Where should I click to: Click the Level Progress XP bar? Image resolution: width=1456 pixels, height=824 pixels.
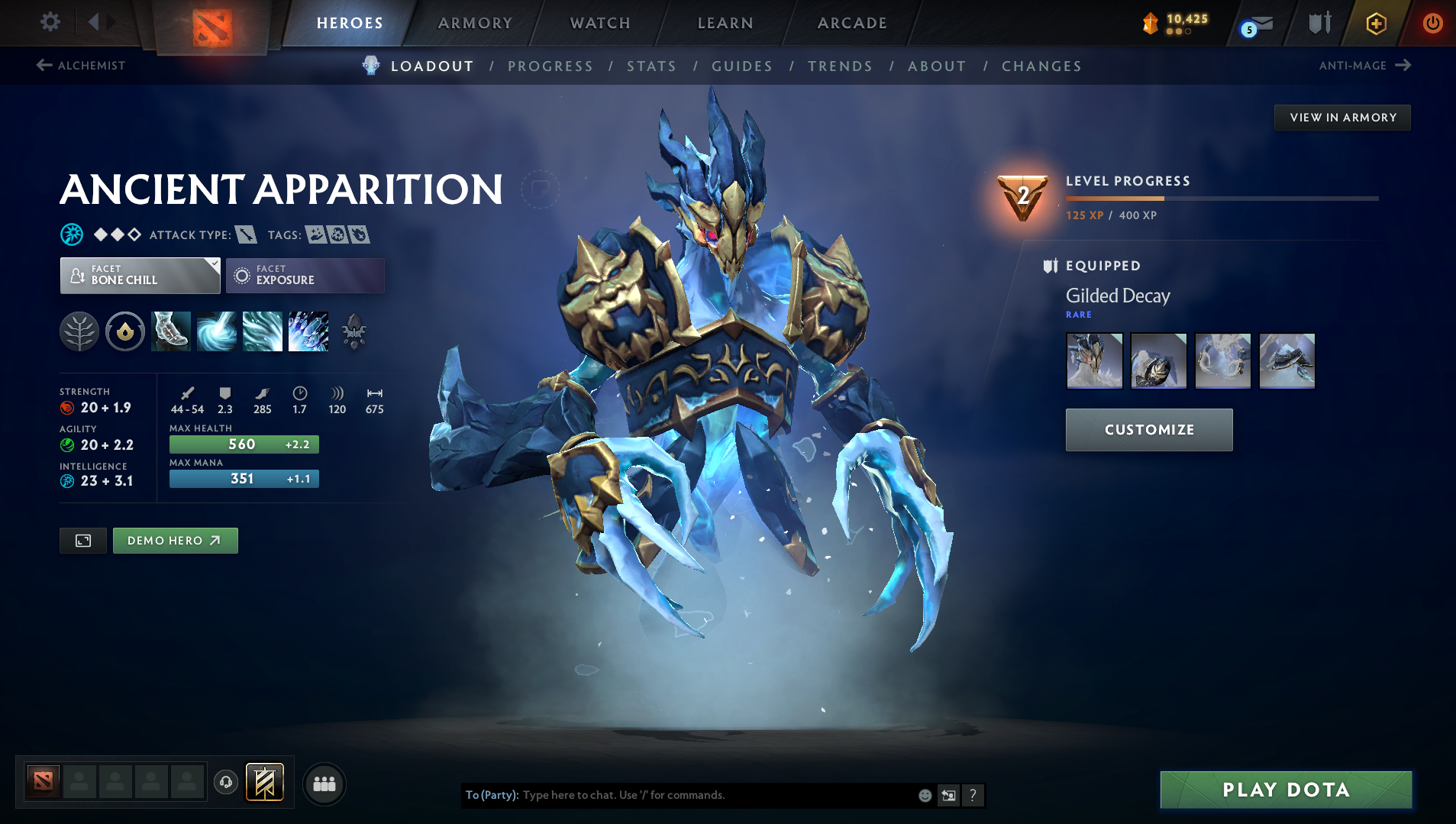[1221, 198]
